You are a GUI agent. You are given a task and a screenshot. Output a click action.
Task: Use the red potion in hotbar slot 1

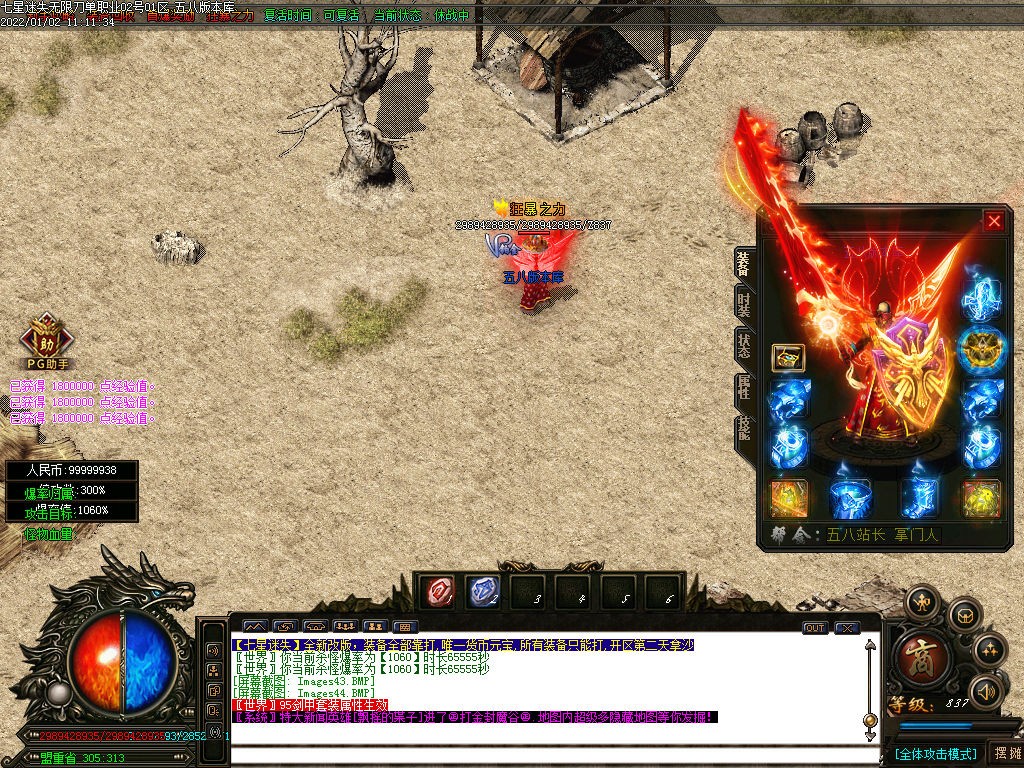(x=437, y=592)
